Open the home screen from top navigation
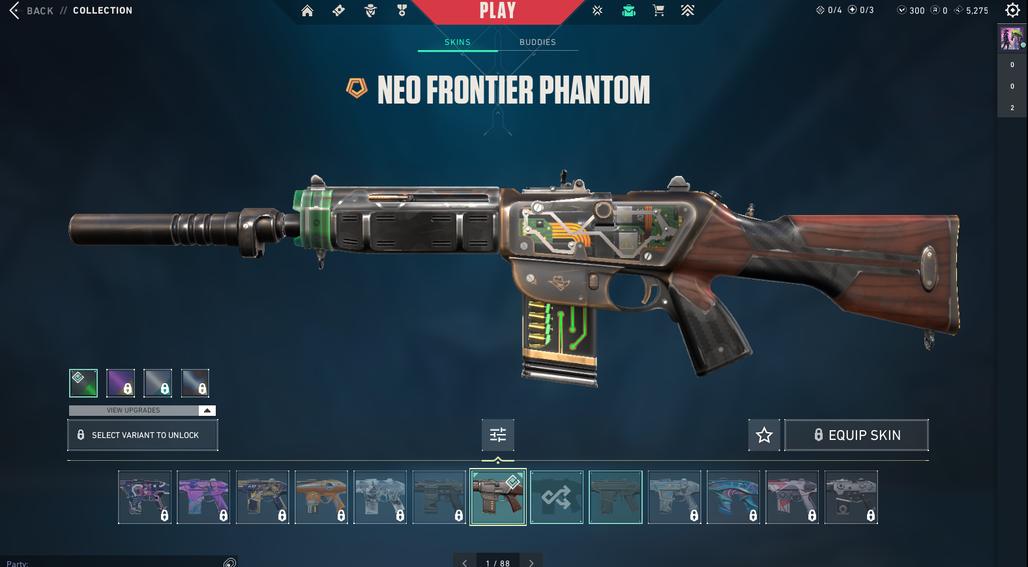Viewport: 1028px width, 567px height. pos(307,11)
